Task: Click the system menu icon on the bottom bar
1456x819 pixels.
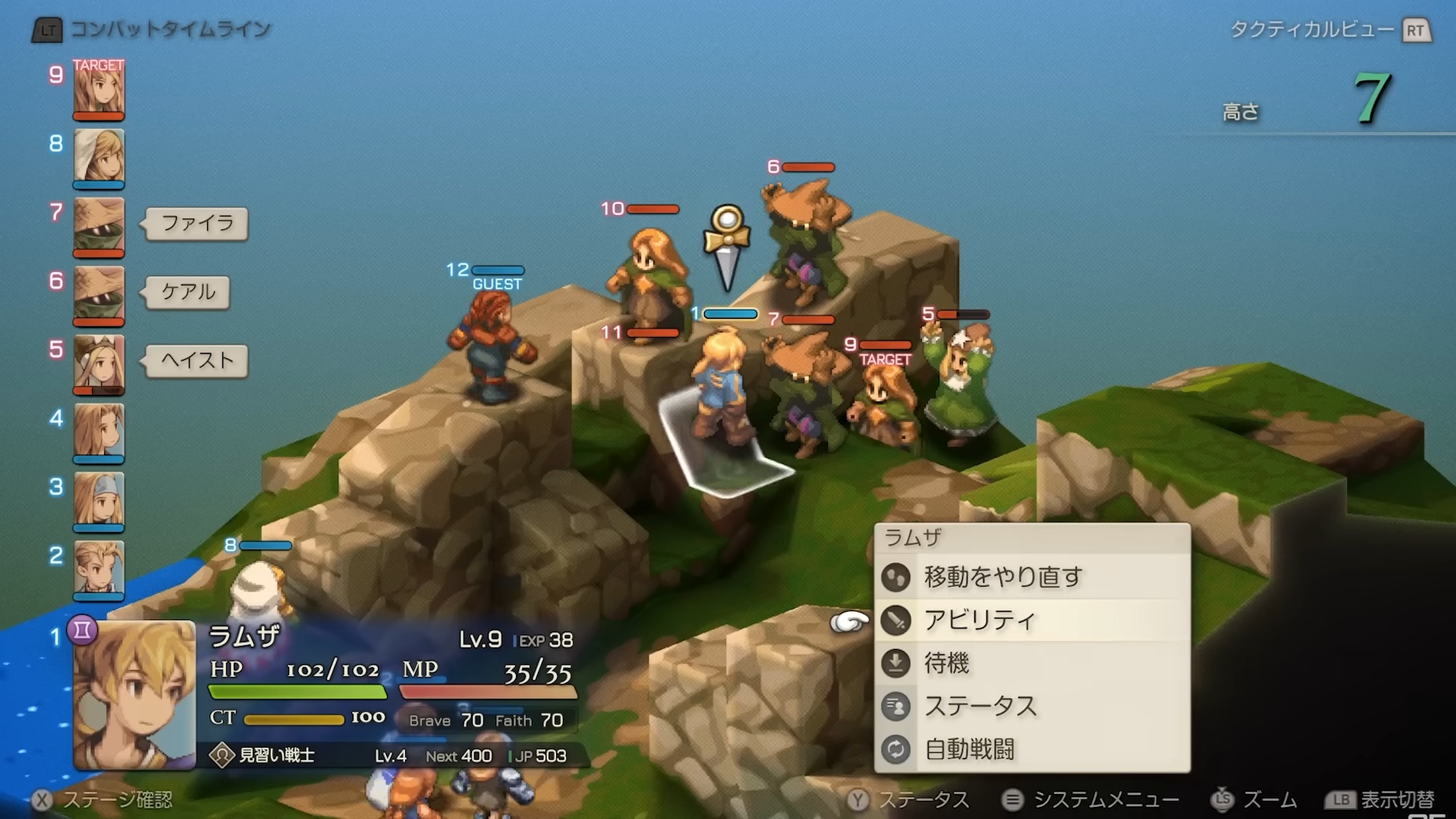Action: coord(1014,799)
